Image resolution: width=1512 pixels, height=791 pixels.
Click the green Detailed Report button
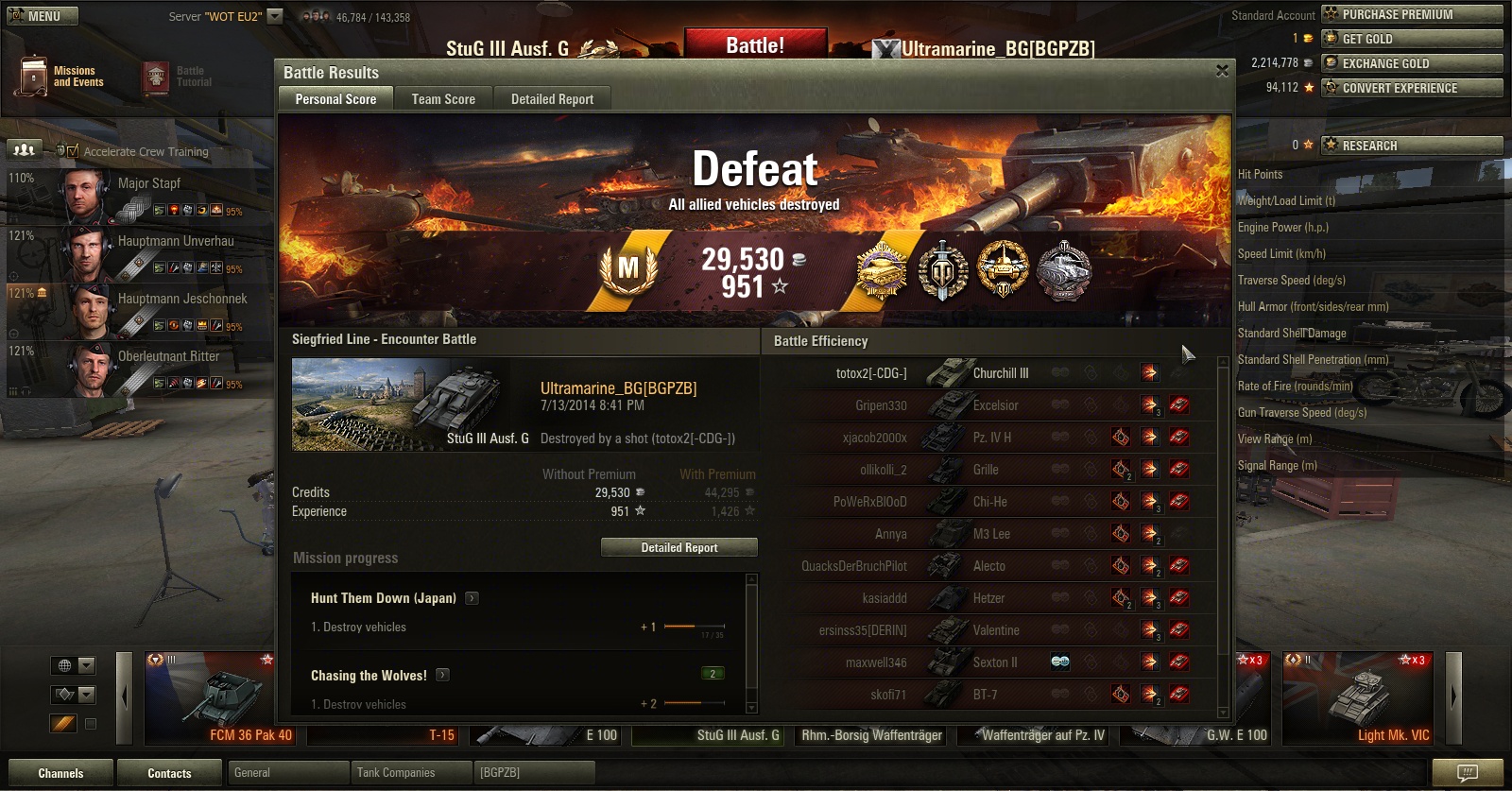point(679,547)
